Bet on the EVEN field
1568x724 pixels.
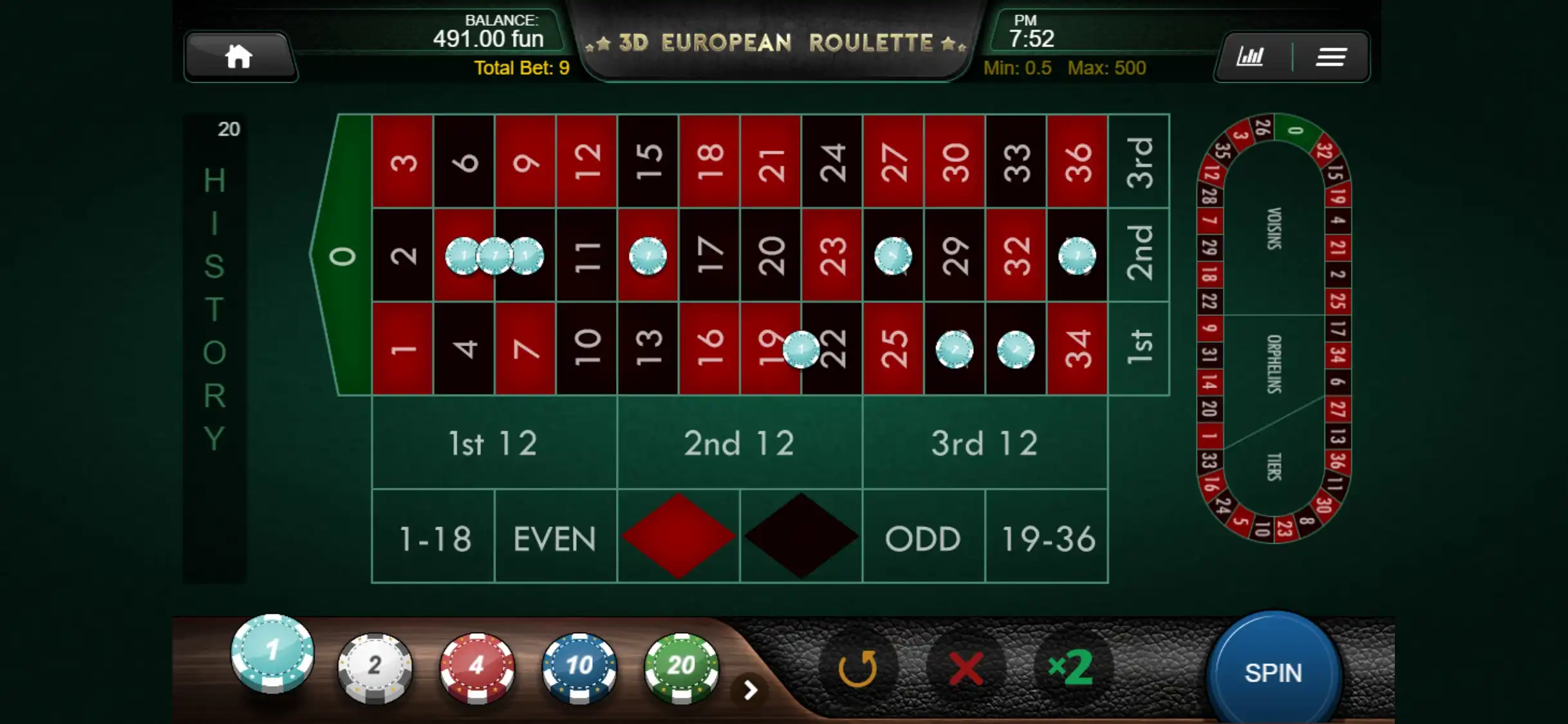coord(555,538)
